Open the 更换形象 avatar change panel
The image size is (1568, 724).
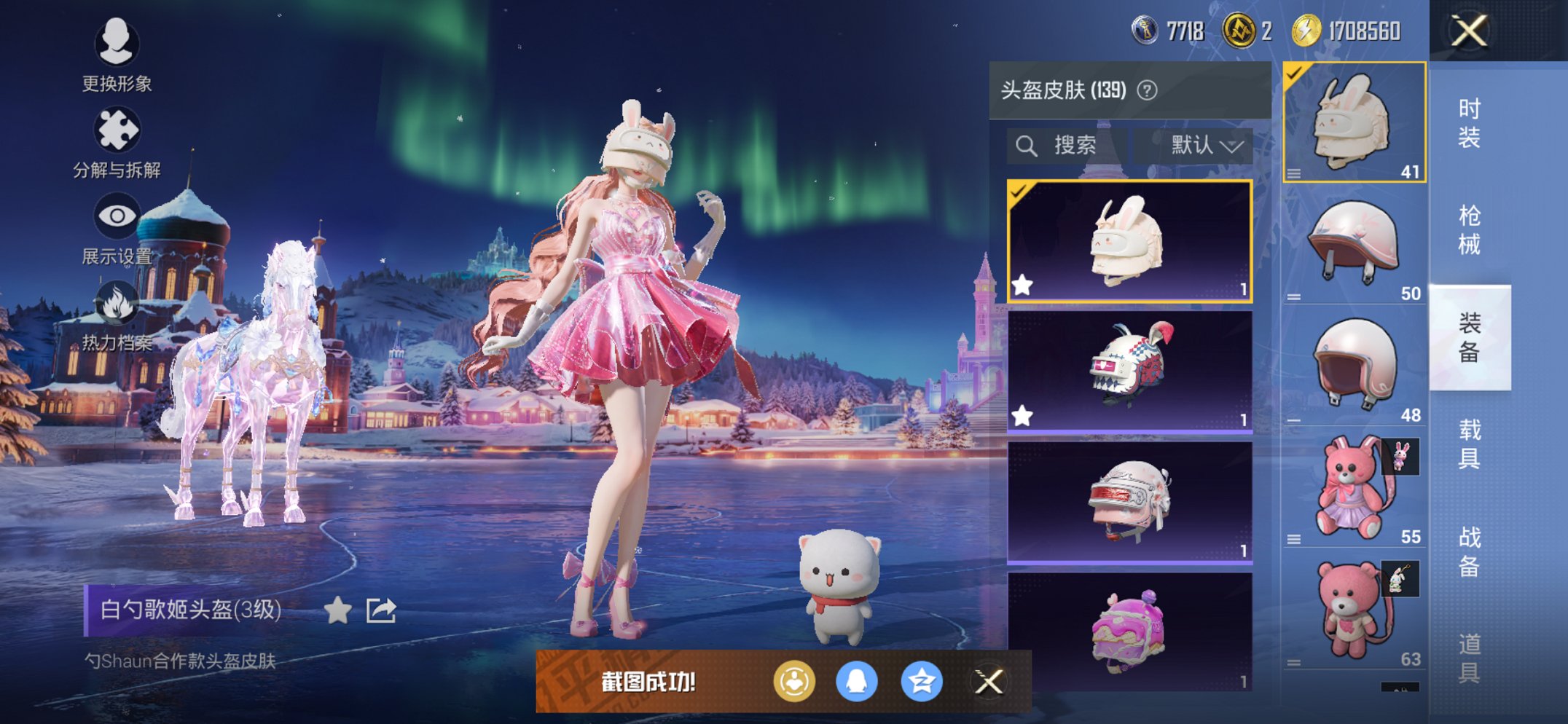pyautogui.click(x=117, y=55)
